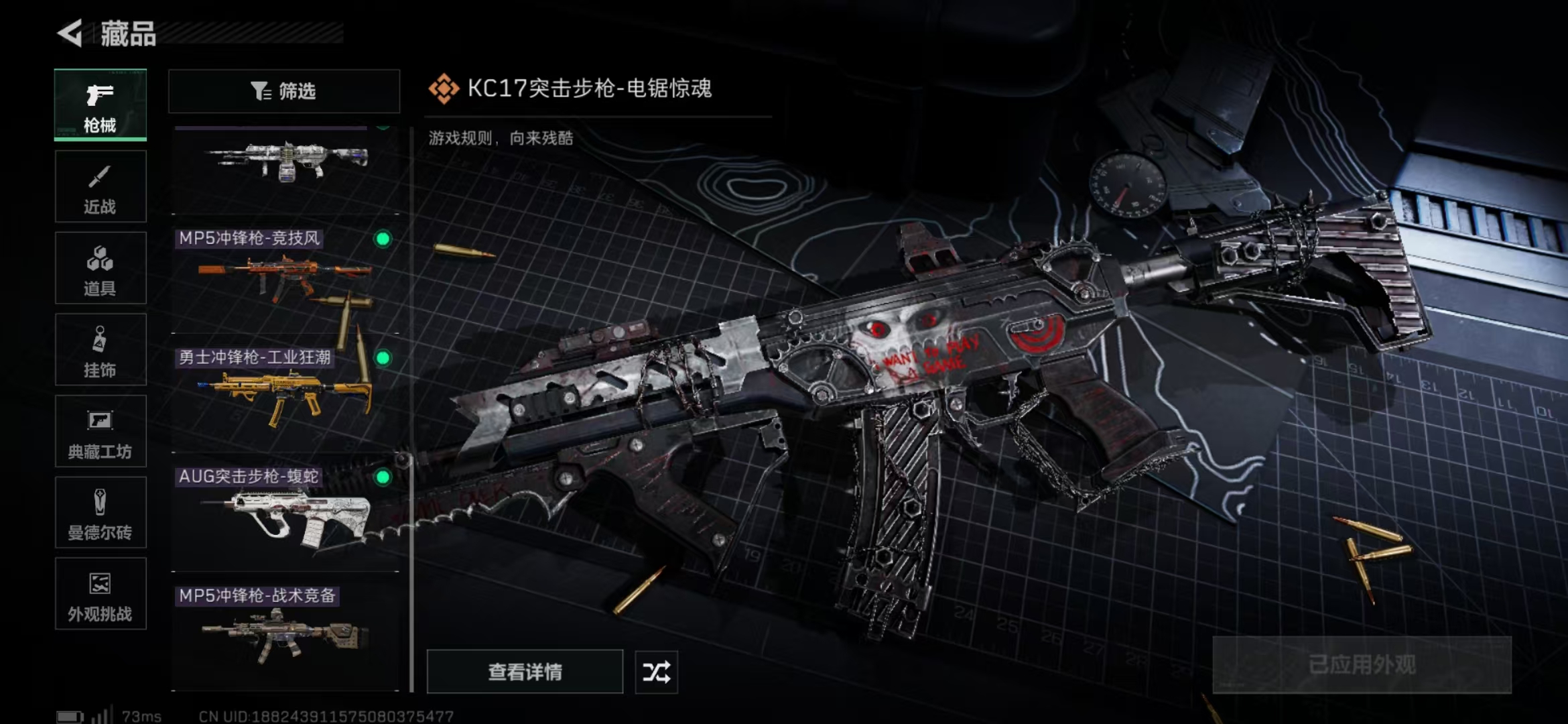The image size is (1568, 724).
Task: Open the 筛选 filter options
Action: point(284,90)
